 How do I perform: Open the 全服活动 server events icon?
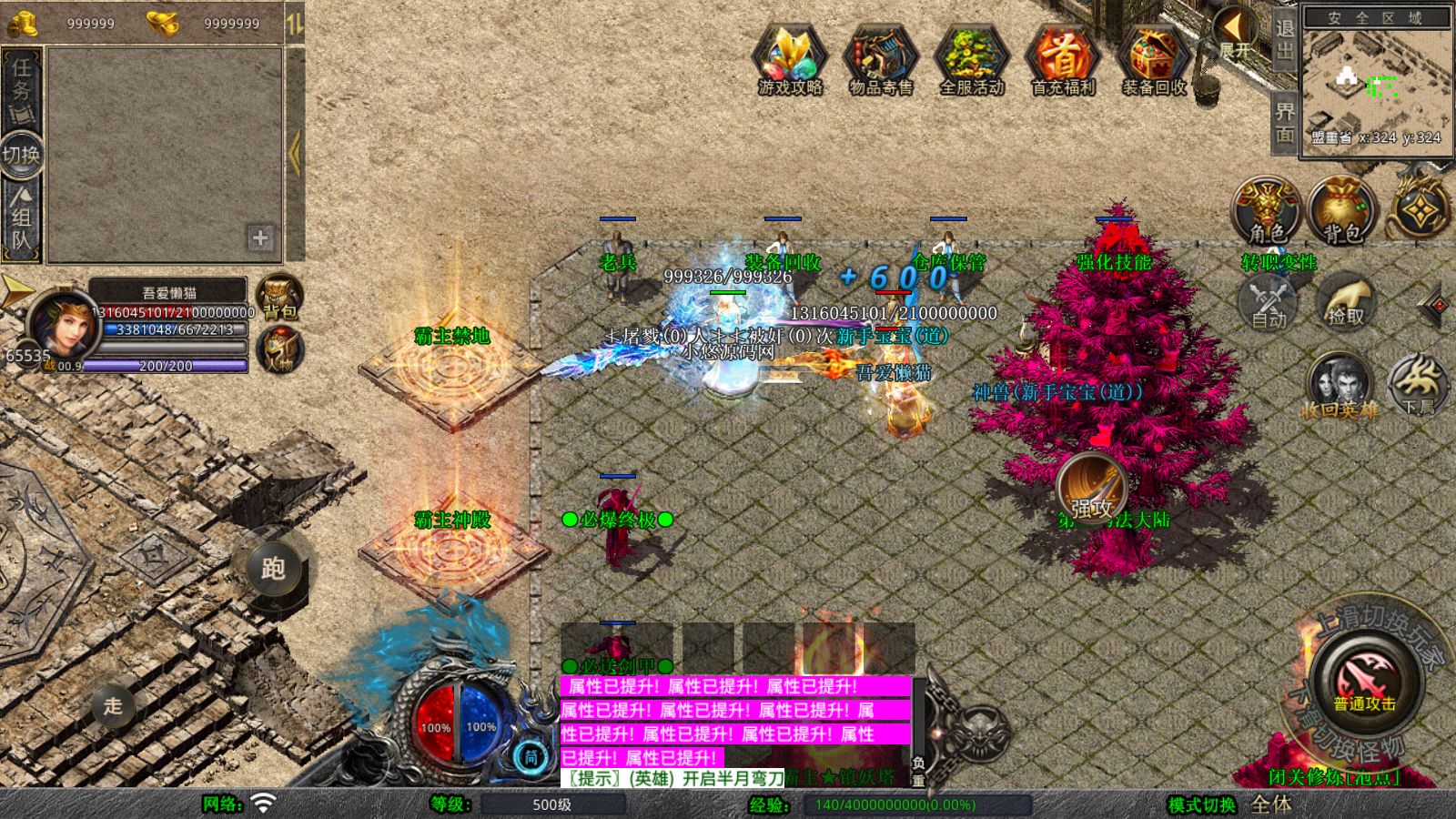972,59
